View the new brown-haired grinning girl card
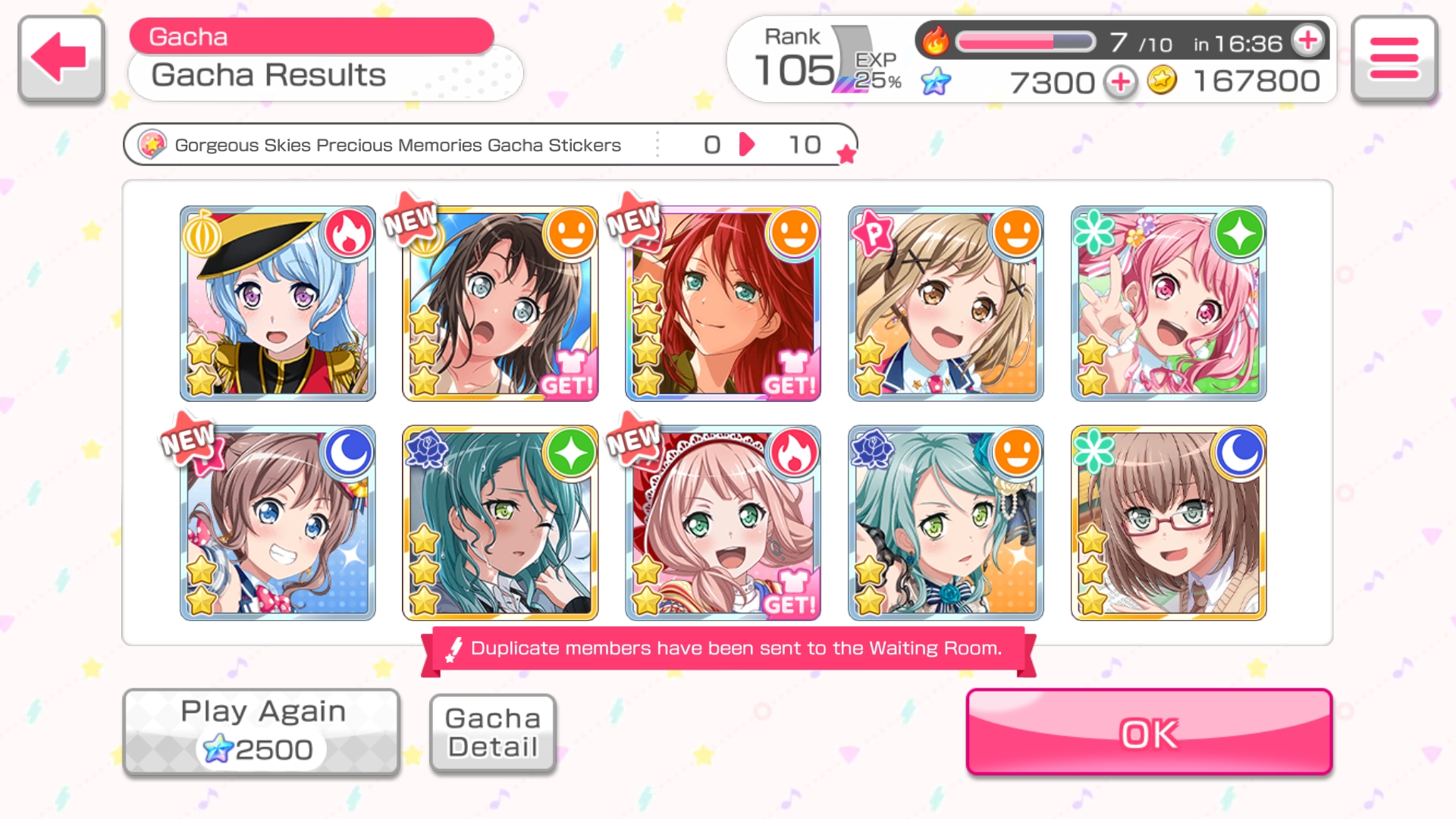Viewport: 1456px width, 819px height. [278, 523]
